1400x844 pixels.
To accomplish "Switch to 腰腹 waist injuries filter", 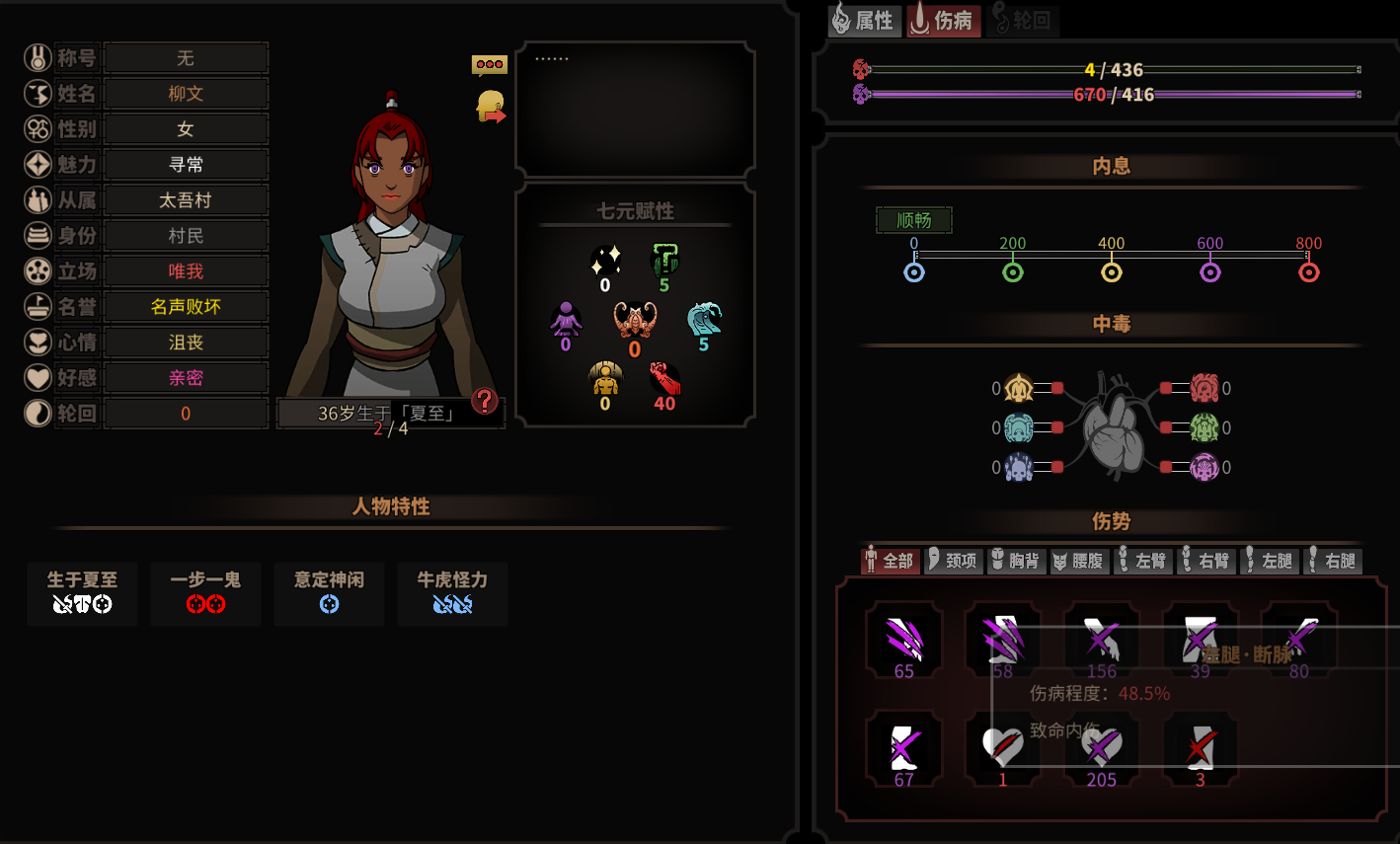I will [1078, 561].
